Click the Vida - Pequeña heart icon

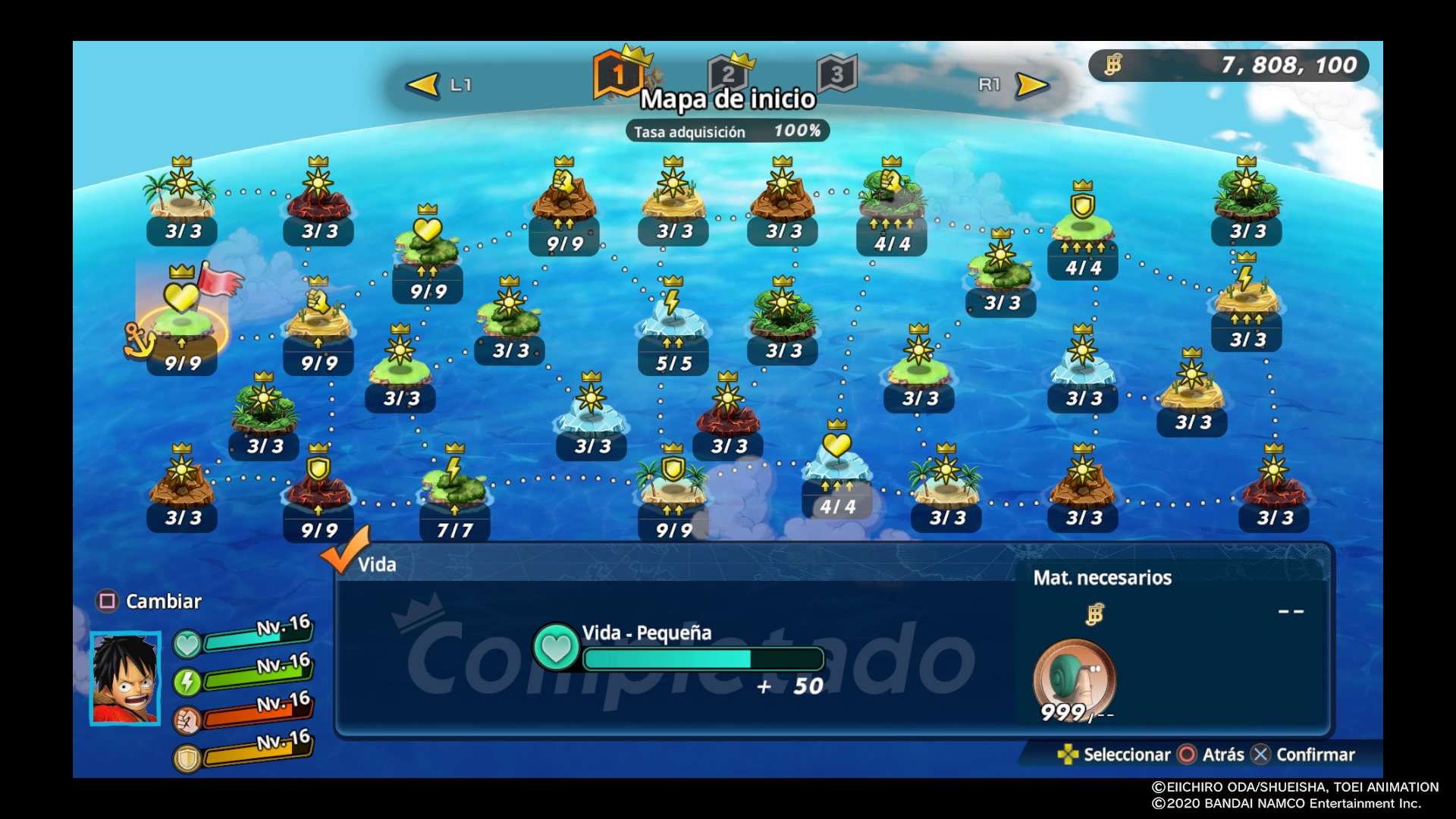[x=556, y=648]
